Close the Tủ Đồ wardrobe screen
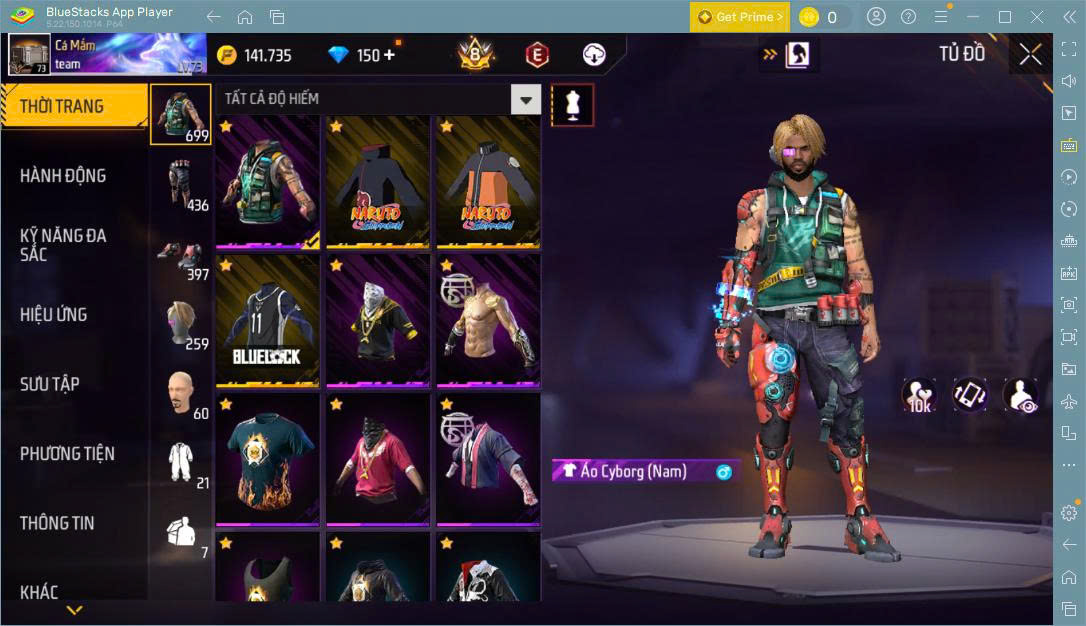Screen dimensions: 1086x626 tap(1030, 55)
